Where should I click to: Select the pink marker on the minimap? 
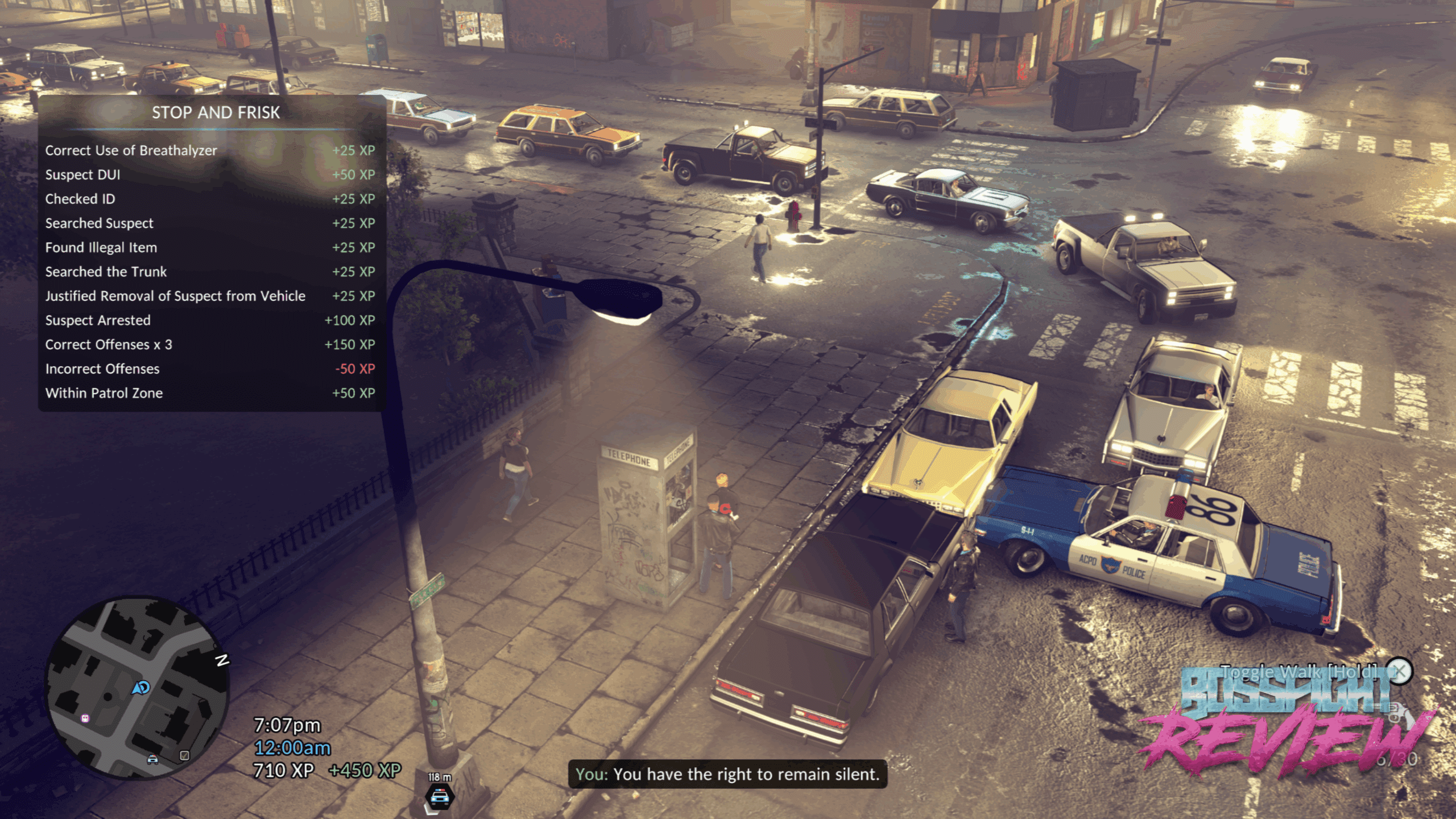point(85,718)
